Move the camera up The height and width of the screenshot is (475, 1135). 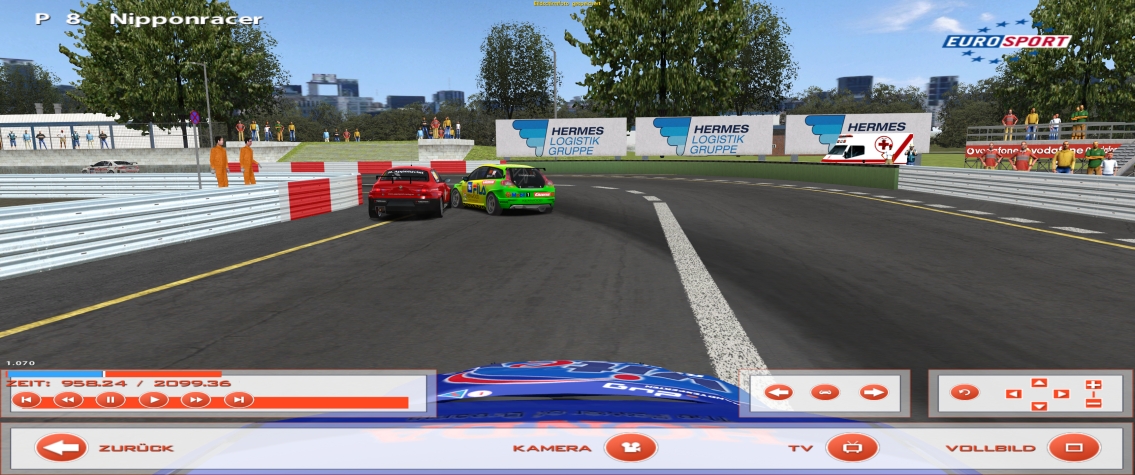click(x=1038, y=382)
